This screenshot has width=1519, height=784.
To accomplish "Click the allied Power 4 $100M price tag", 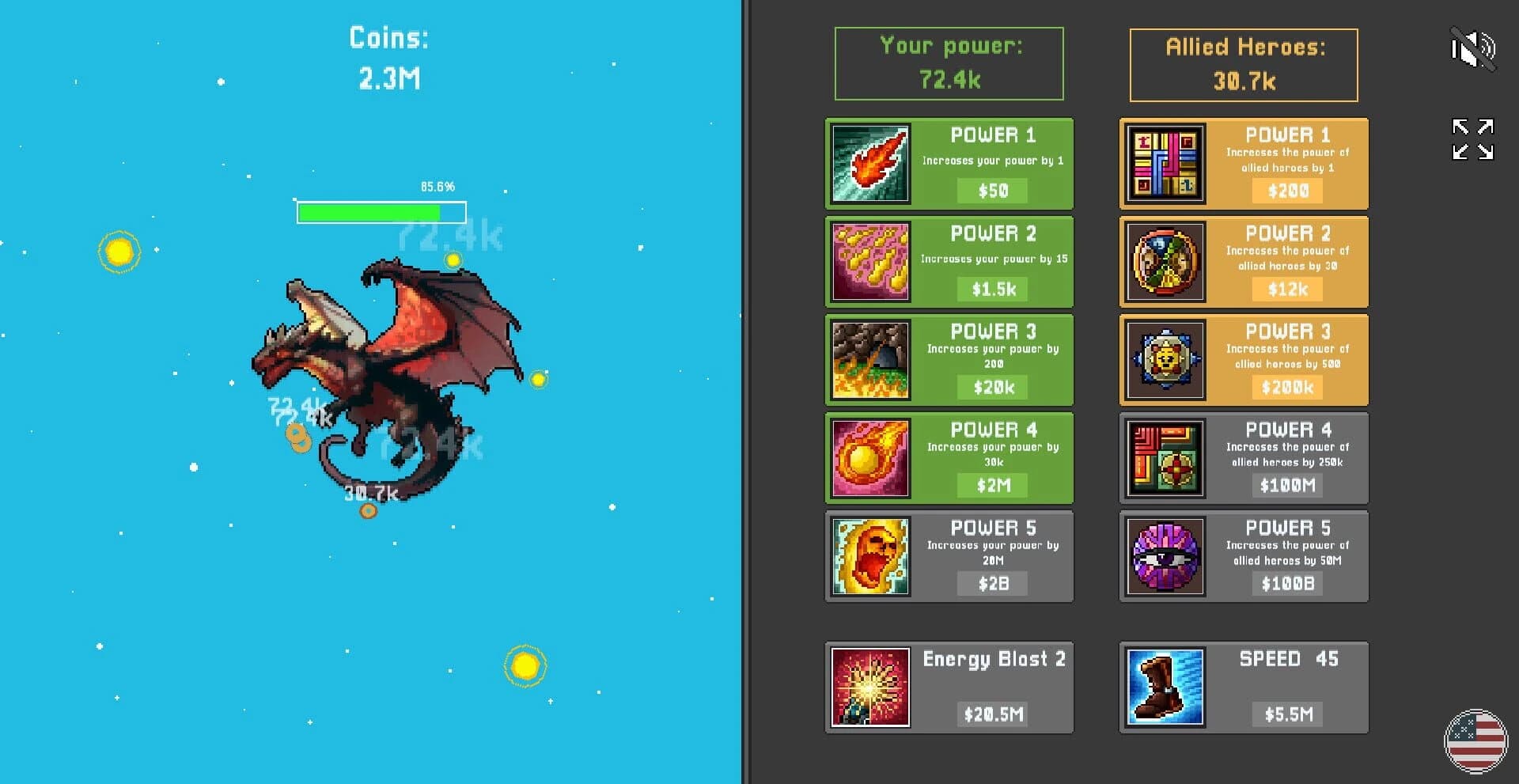I will coord(1287,486).
